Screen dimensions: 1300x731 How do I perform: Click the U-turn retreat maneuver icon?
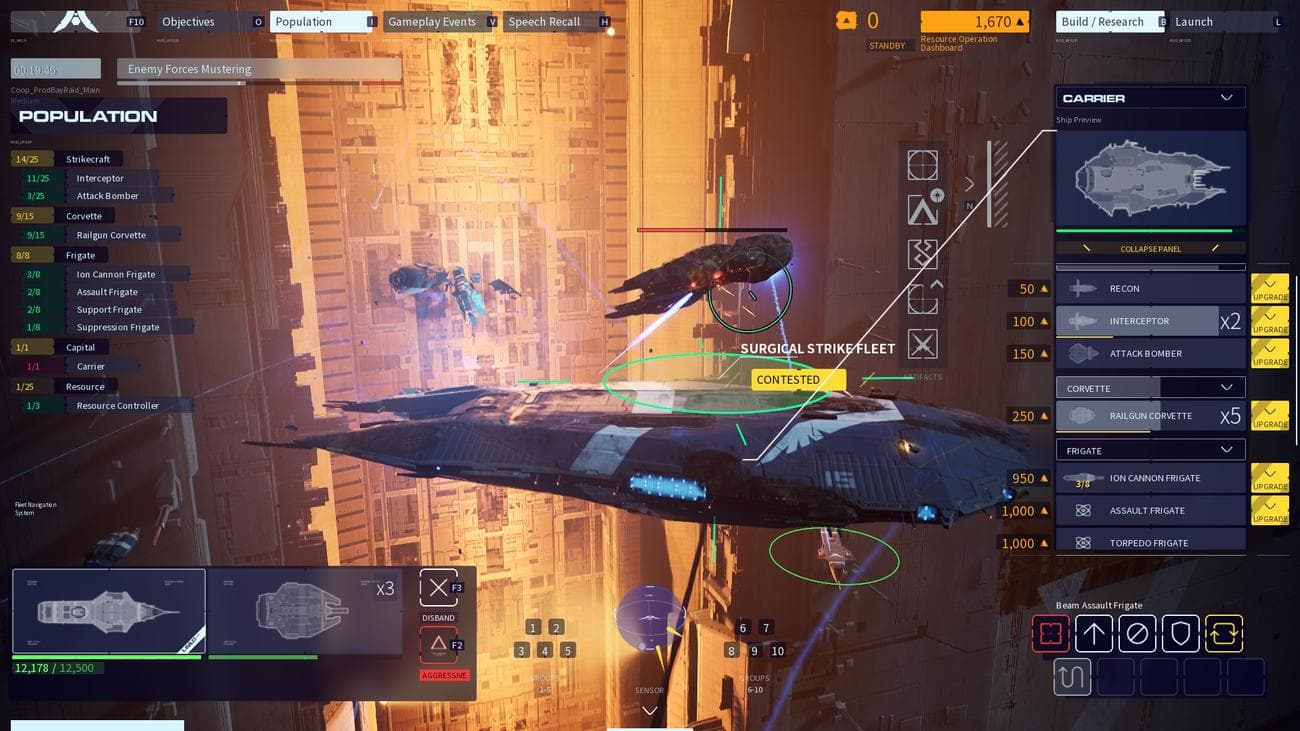[1071, 677]
